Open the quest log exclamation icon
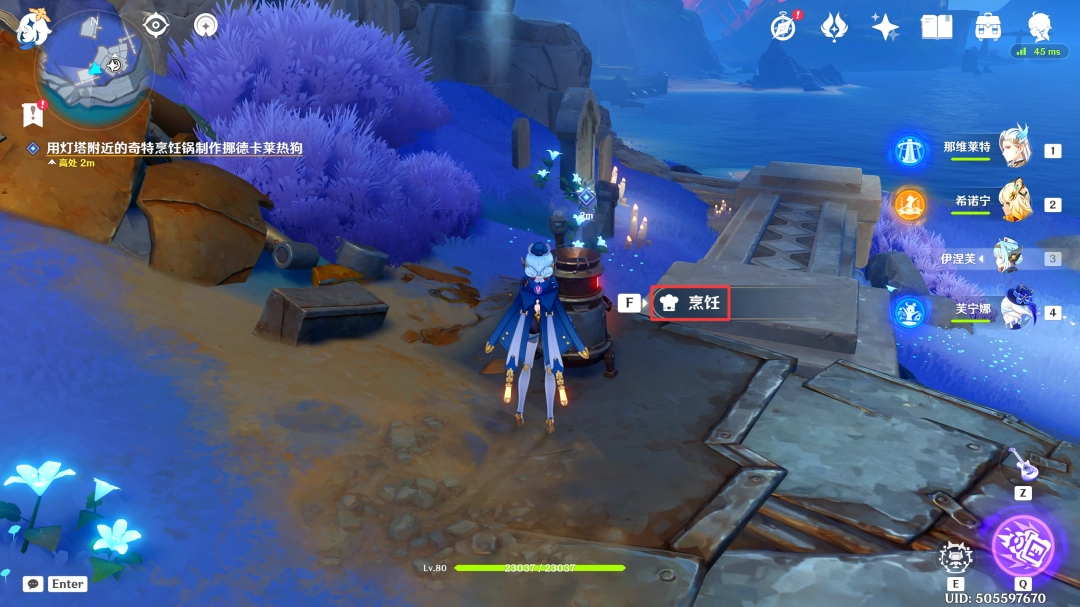Screen dimensions: 1080x607 pyautogui.click(x=33, y=113)
